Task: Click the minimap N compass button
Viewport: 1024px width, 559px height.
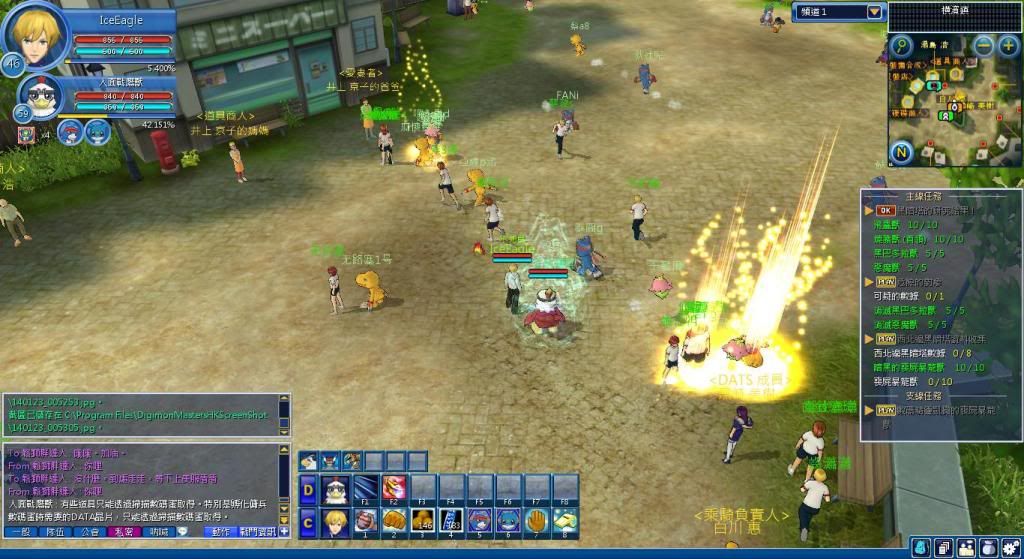Action: click(x=901, y=153)
